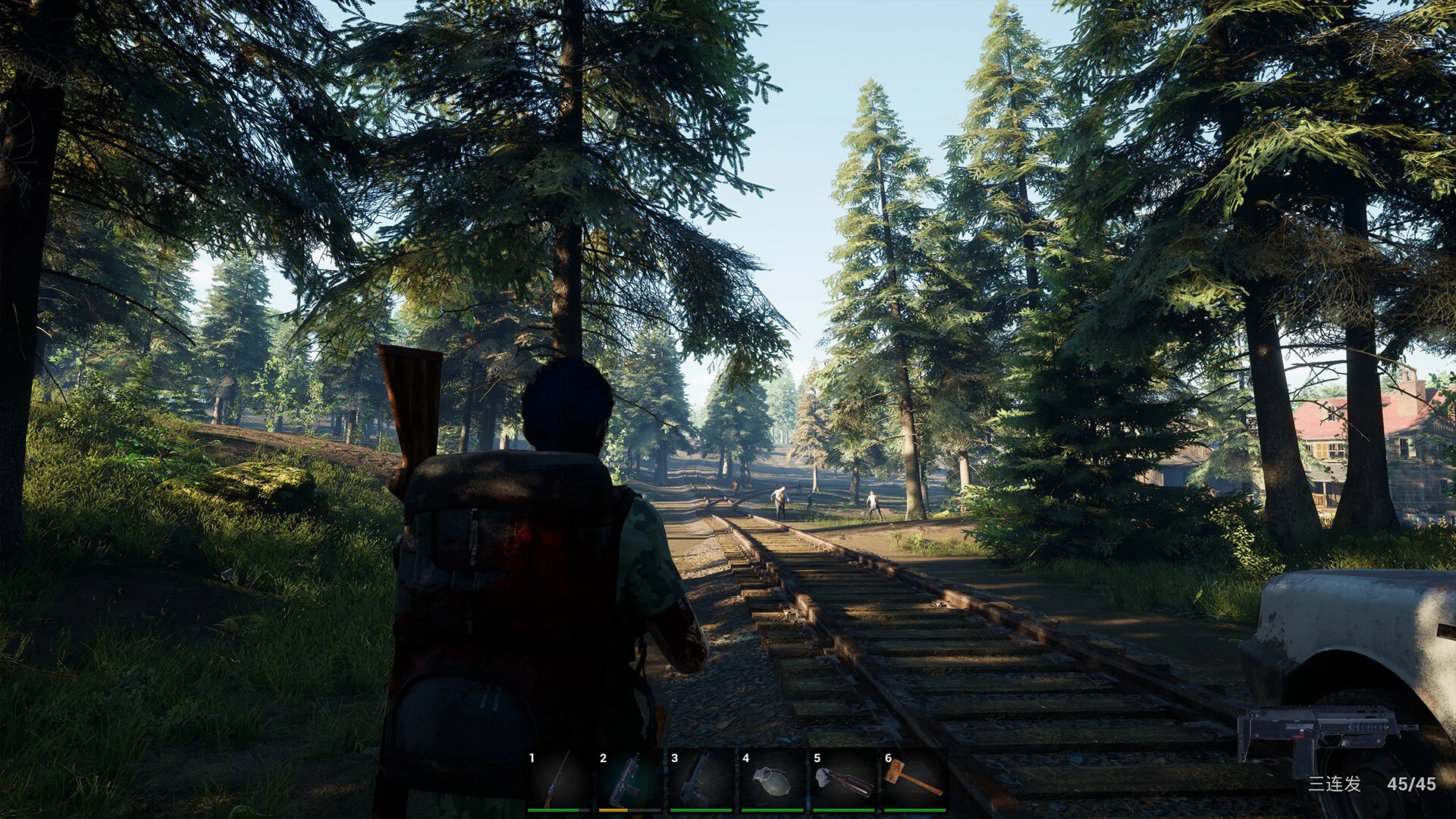
Task: Equip the wooden mallet in slot 6
Action: (915, 781)
